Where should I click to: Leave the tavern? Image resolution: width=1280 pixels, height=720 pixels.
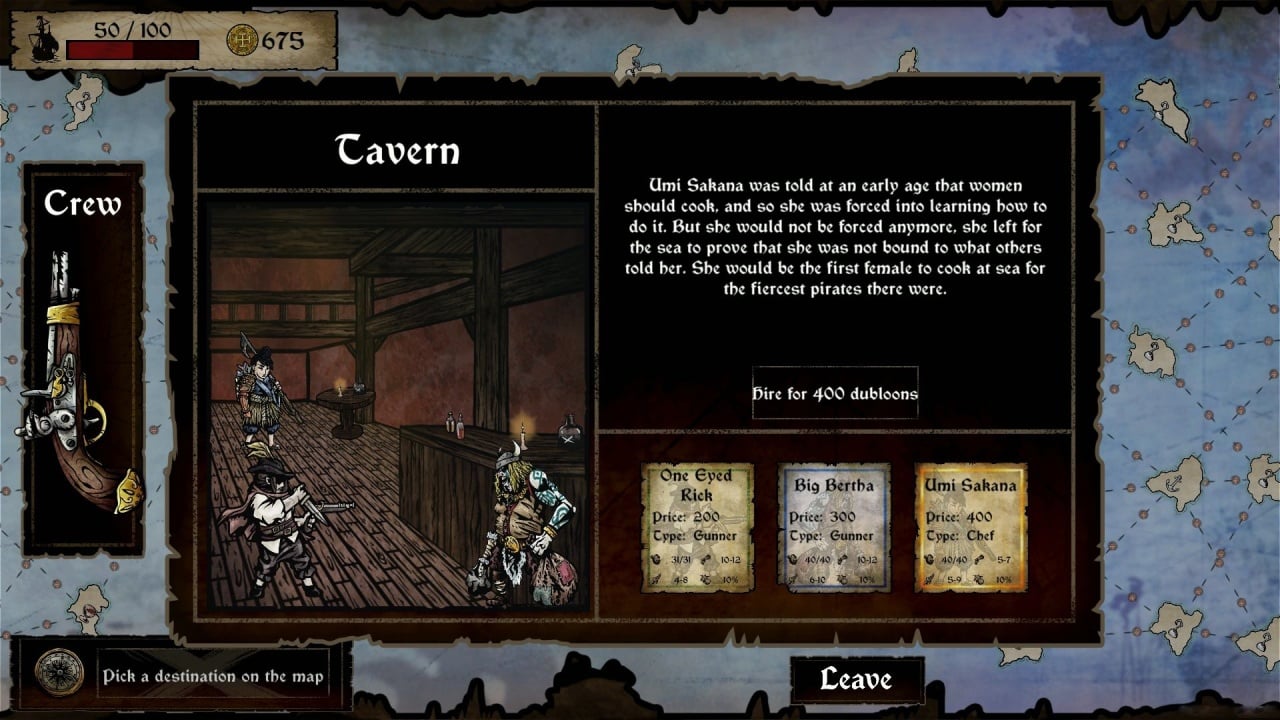pos(856,679)
